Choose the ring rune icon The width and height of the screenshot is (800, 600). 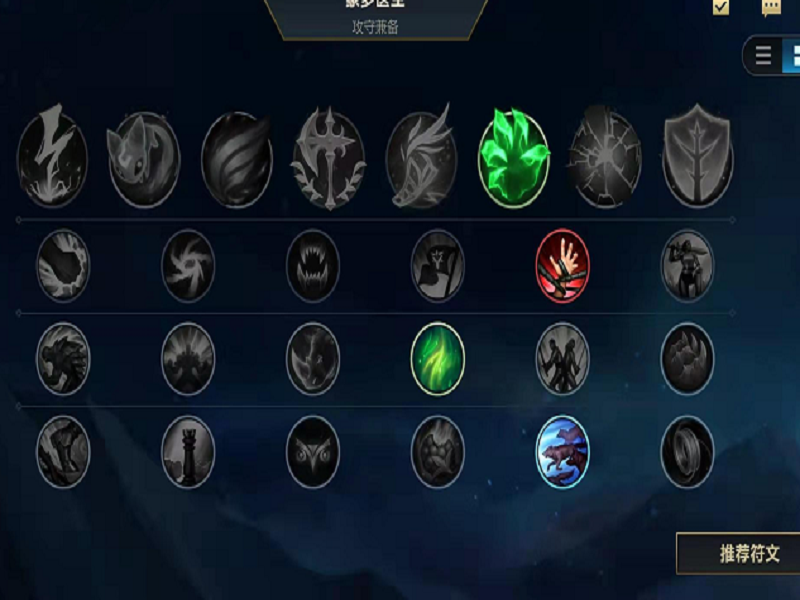pos(688,452)
